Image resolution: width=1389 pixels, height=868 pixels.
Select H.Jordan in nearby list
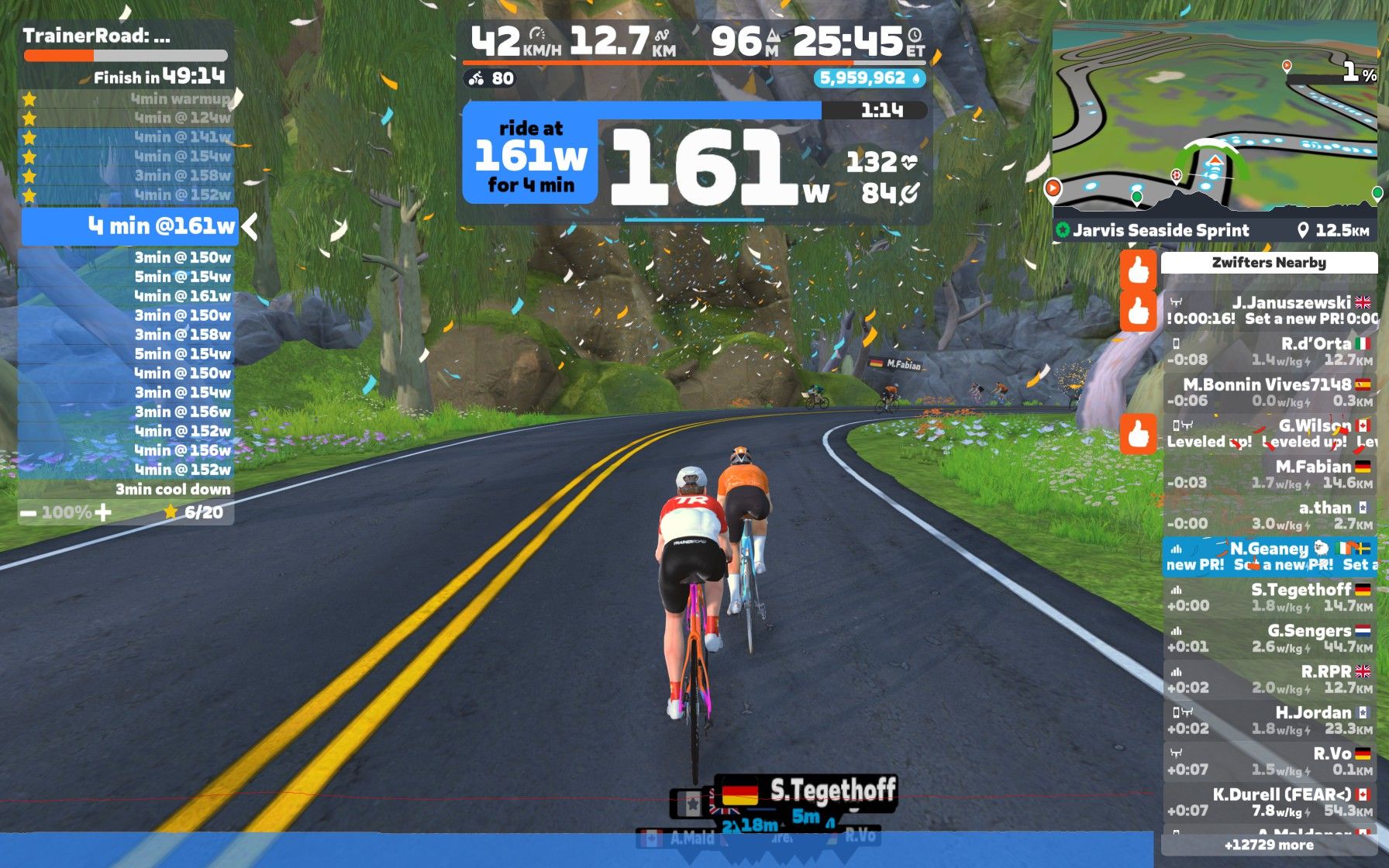[x=1269, y=721]
